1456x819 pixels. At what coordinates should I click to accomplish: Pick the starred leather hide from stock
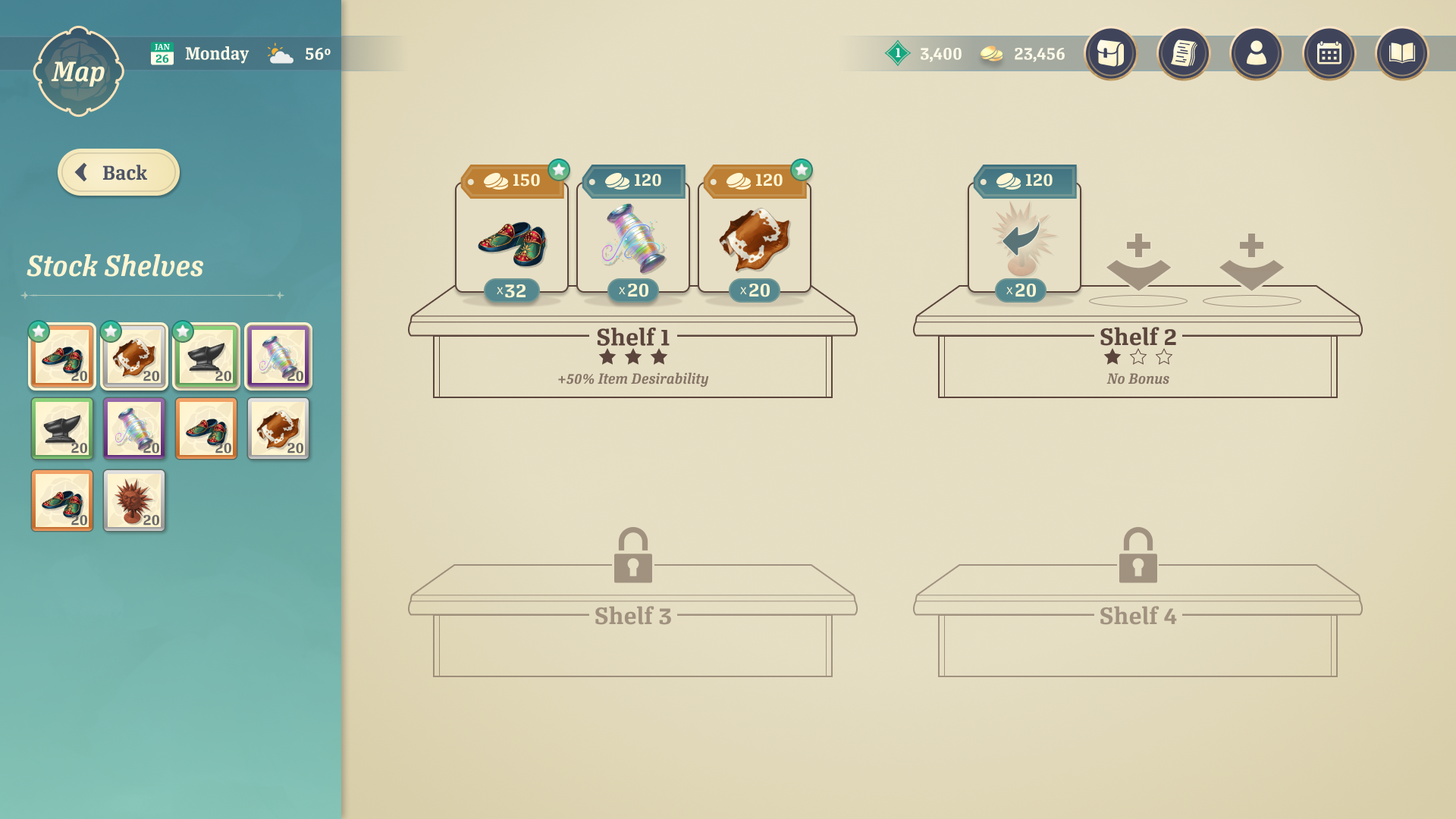(134, 356)
